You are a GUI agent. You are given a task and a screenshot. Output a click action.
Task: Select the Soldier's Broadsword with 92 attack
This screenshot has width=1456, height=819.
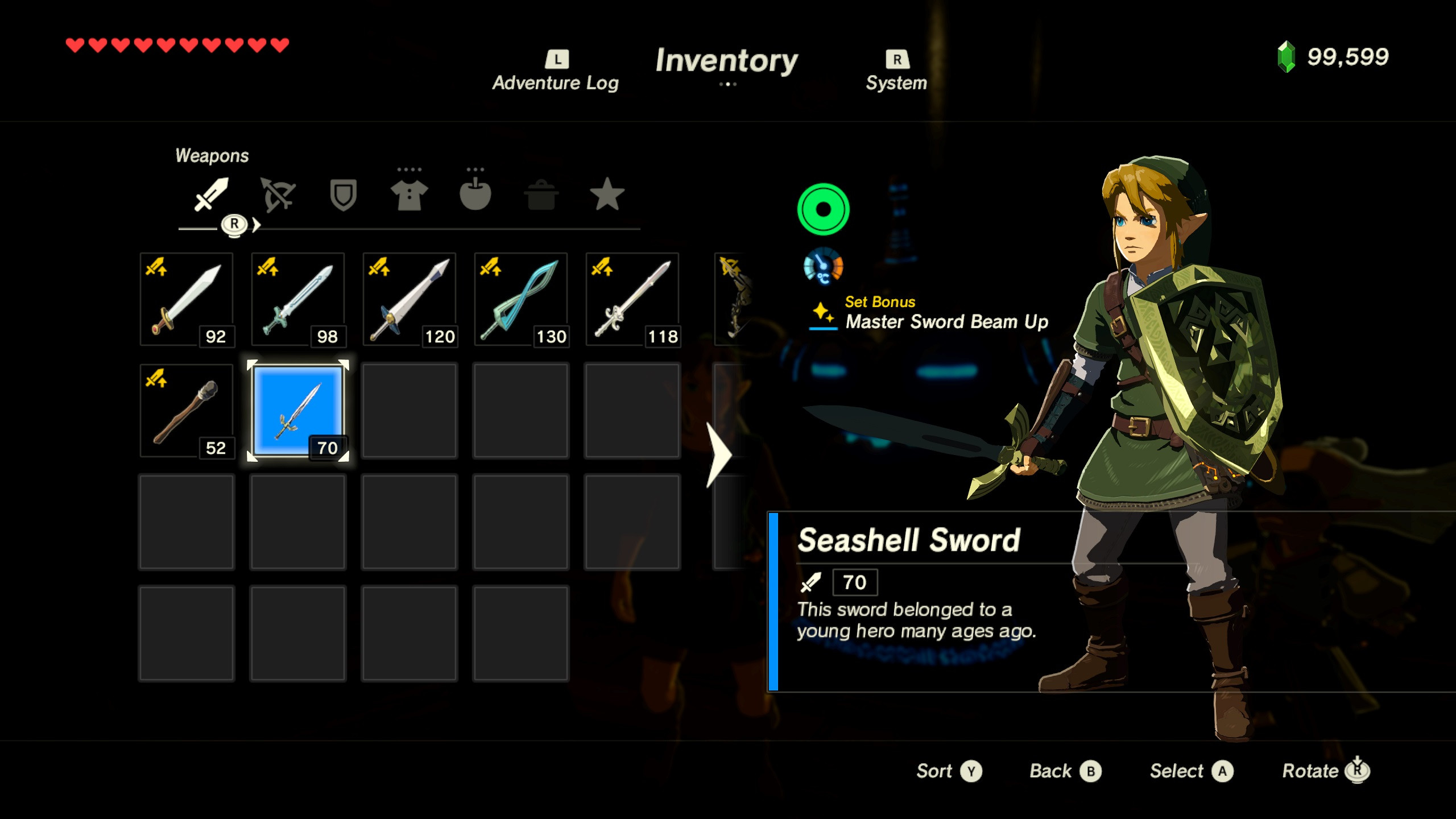[187, 299]
